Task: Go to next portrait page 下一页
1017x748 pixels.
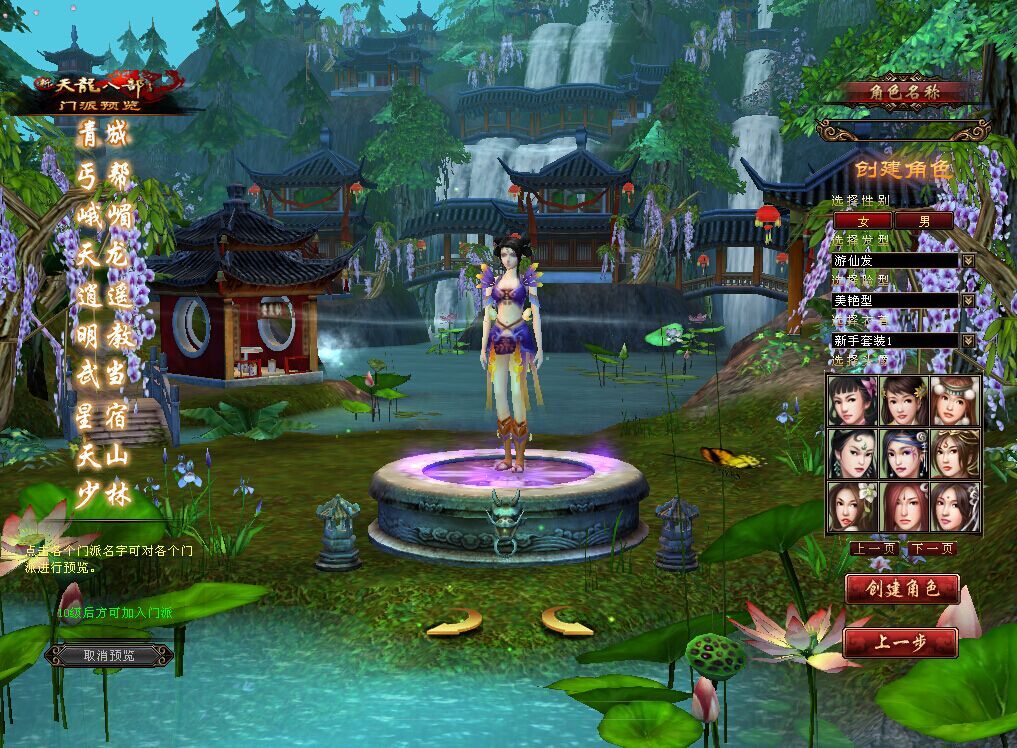Action: pyautogui.click(x=932, y=548)
